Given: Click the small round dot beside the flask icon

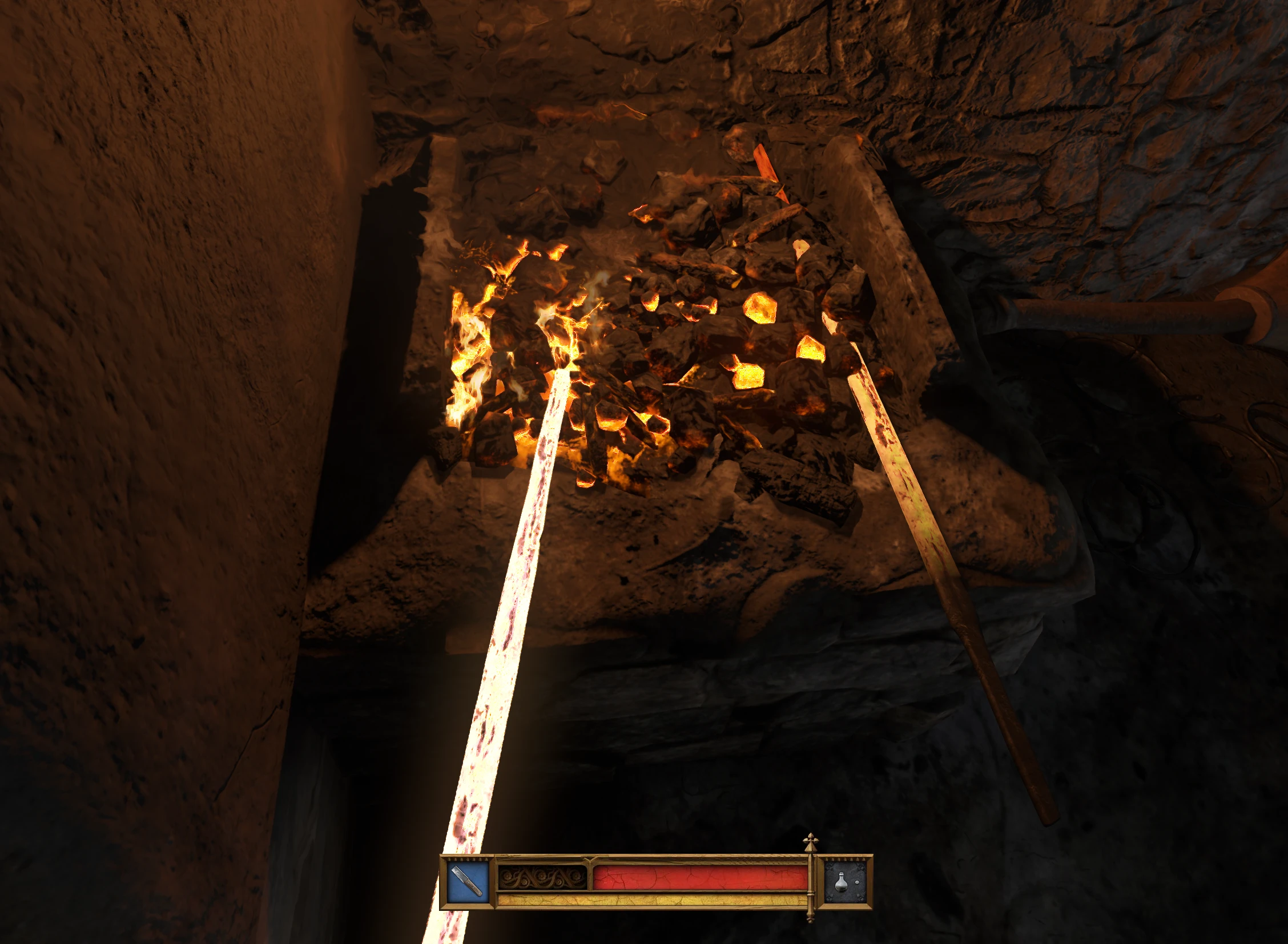Looking at the screenshot, I should coord(857,882).
